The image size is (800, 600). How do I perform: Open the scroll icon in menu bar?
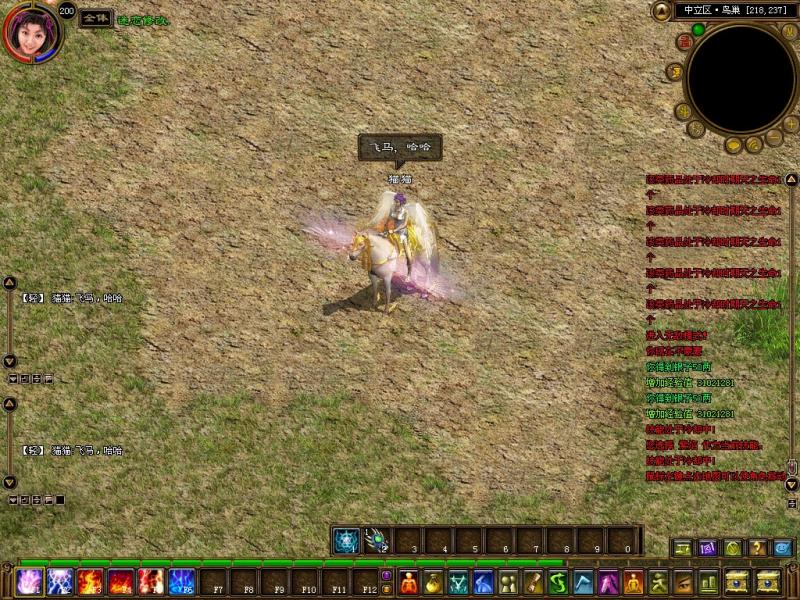(533, 582)
